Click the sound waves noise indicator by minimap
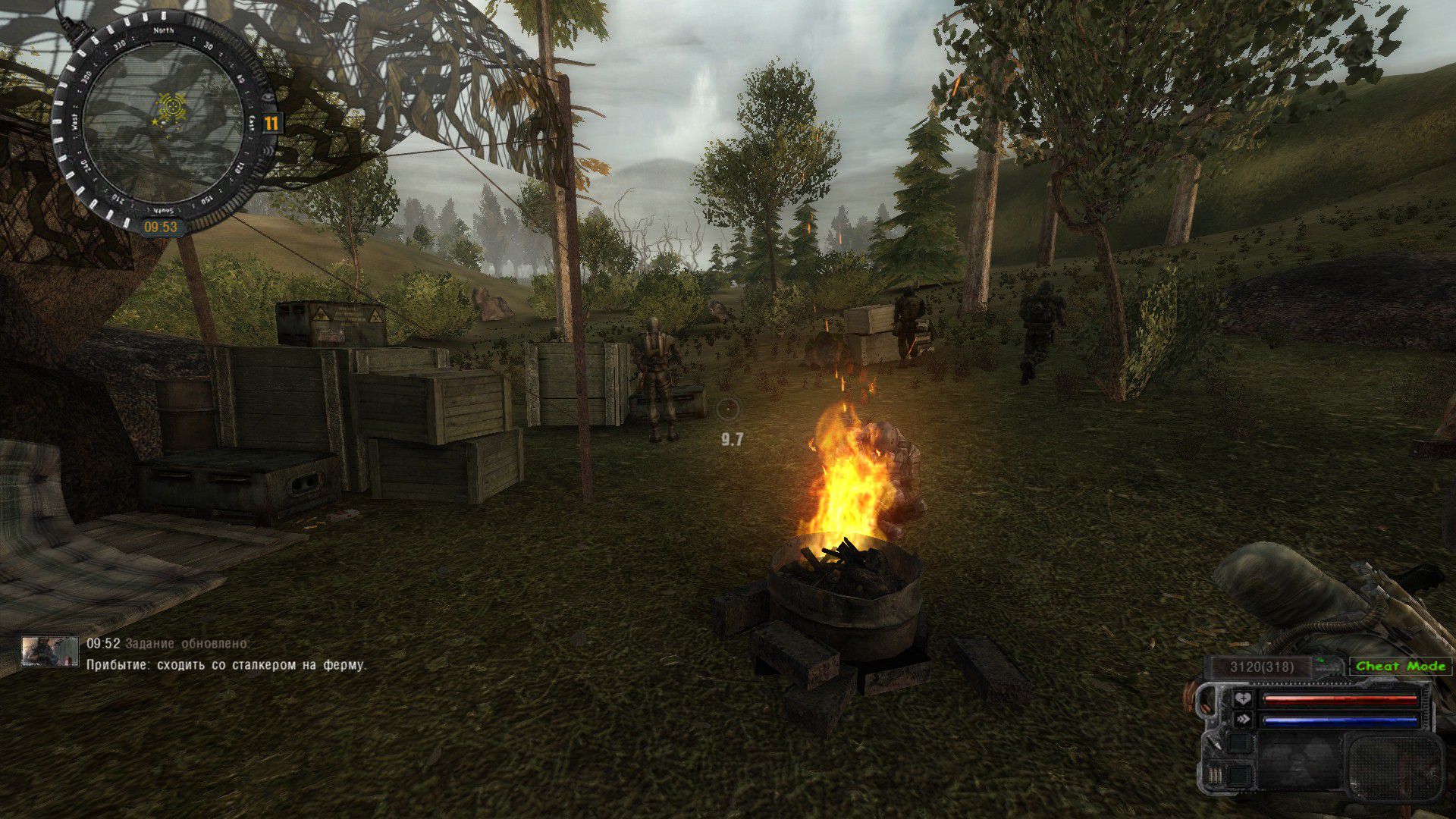 pyautogui.click(x=268, y=151)
